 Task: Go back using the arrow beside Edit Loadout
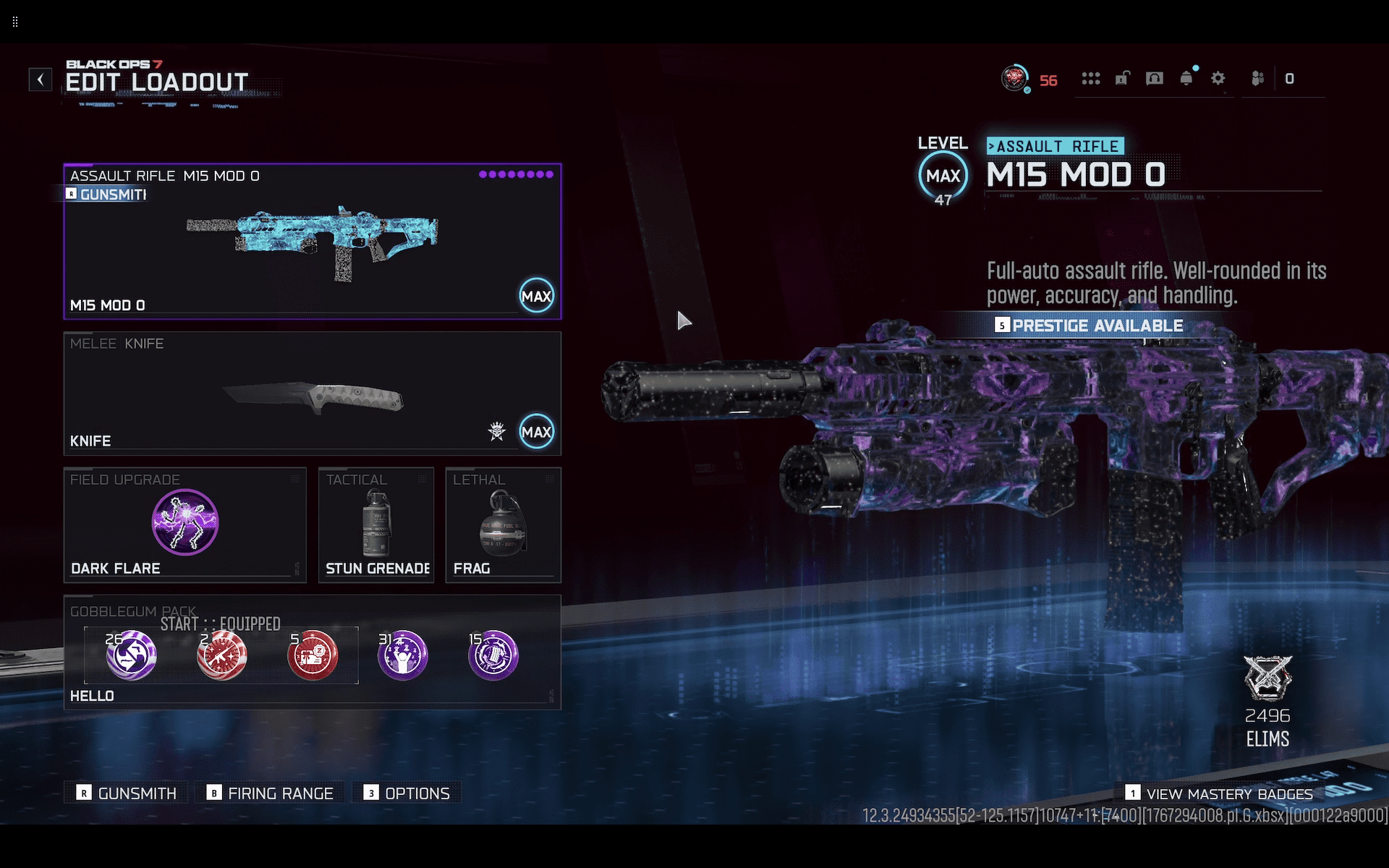[41, 79]
